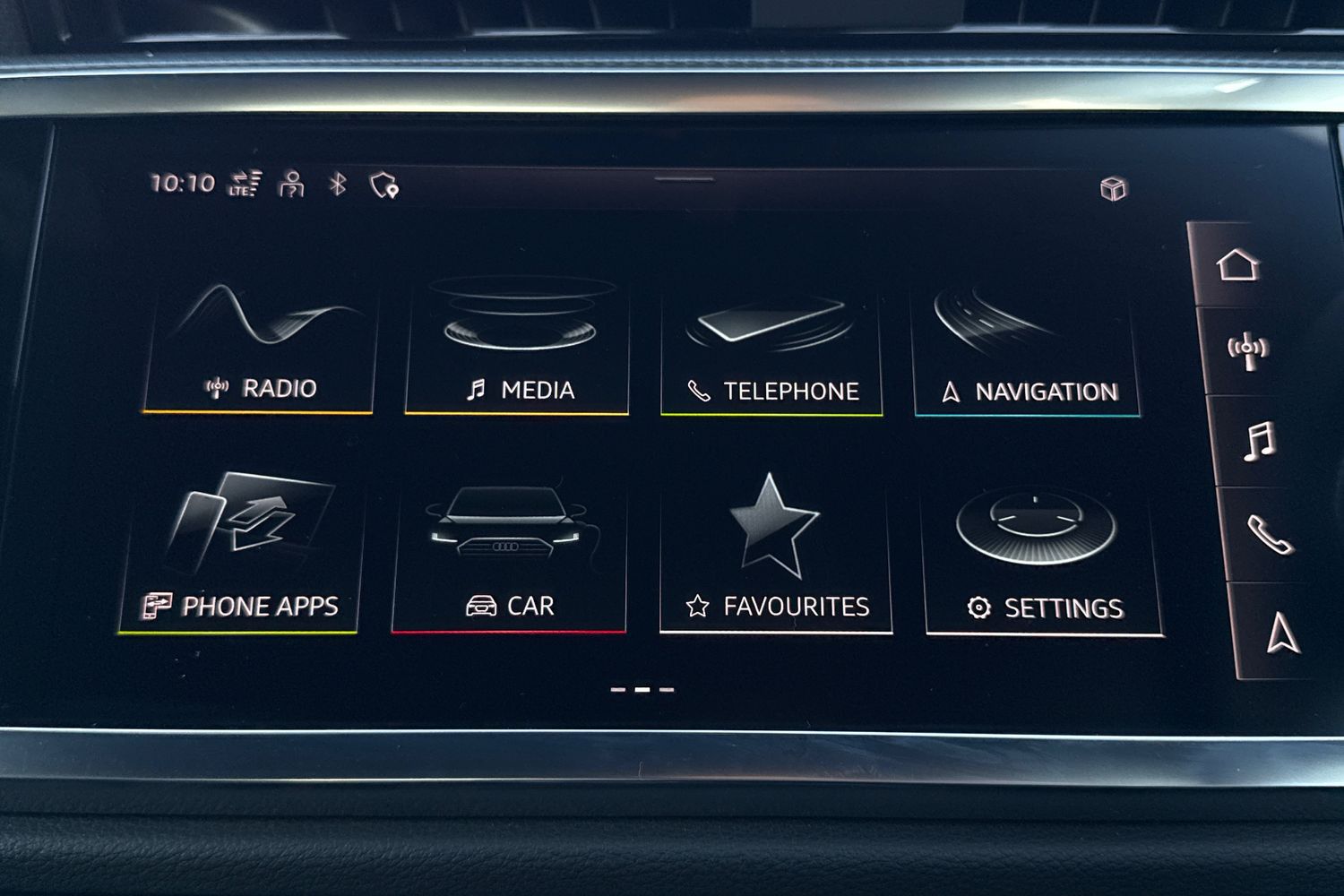Click the cube icon in the top bar
The width and height of the screenshot is (1344, 896).
[1113, 189]
